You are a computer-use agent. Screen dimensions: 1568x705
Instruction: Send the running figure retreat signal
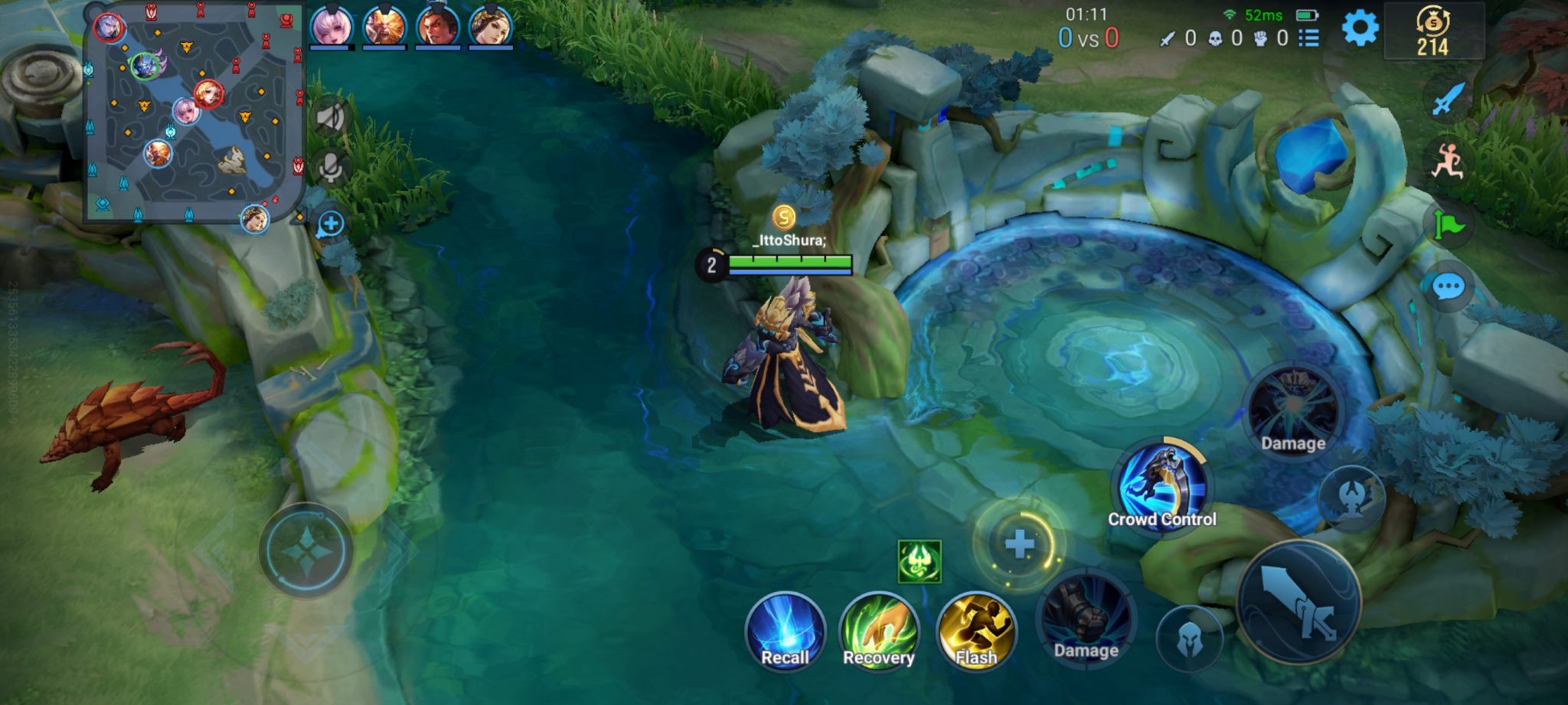pyautogui.click(x=1448, y=162)
